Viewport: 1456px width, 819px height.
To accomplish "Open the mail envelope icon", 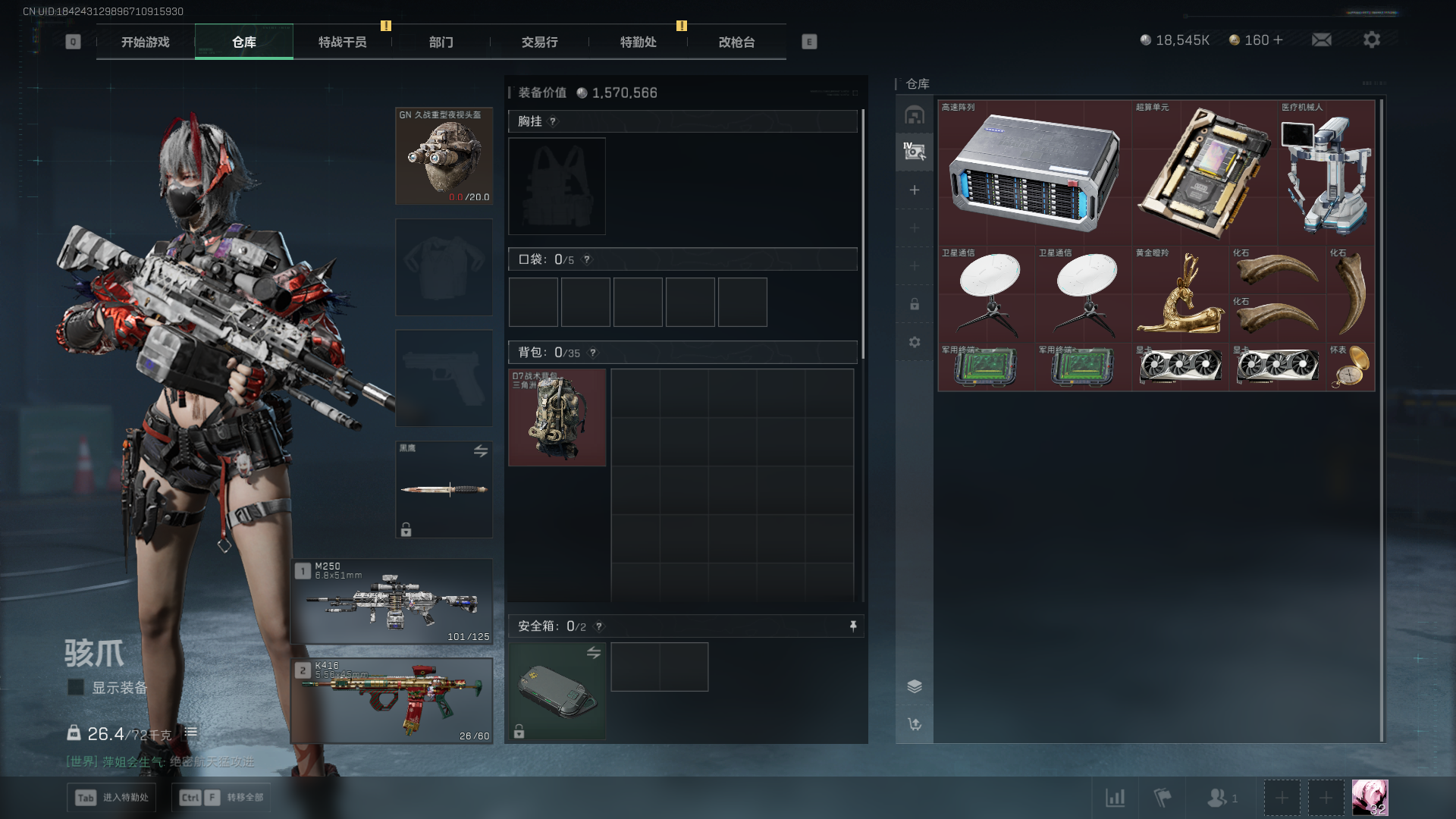I will point(1322,40).
